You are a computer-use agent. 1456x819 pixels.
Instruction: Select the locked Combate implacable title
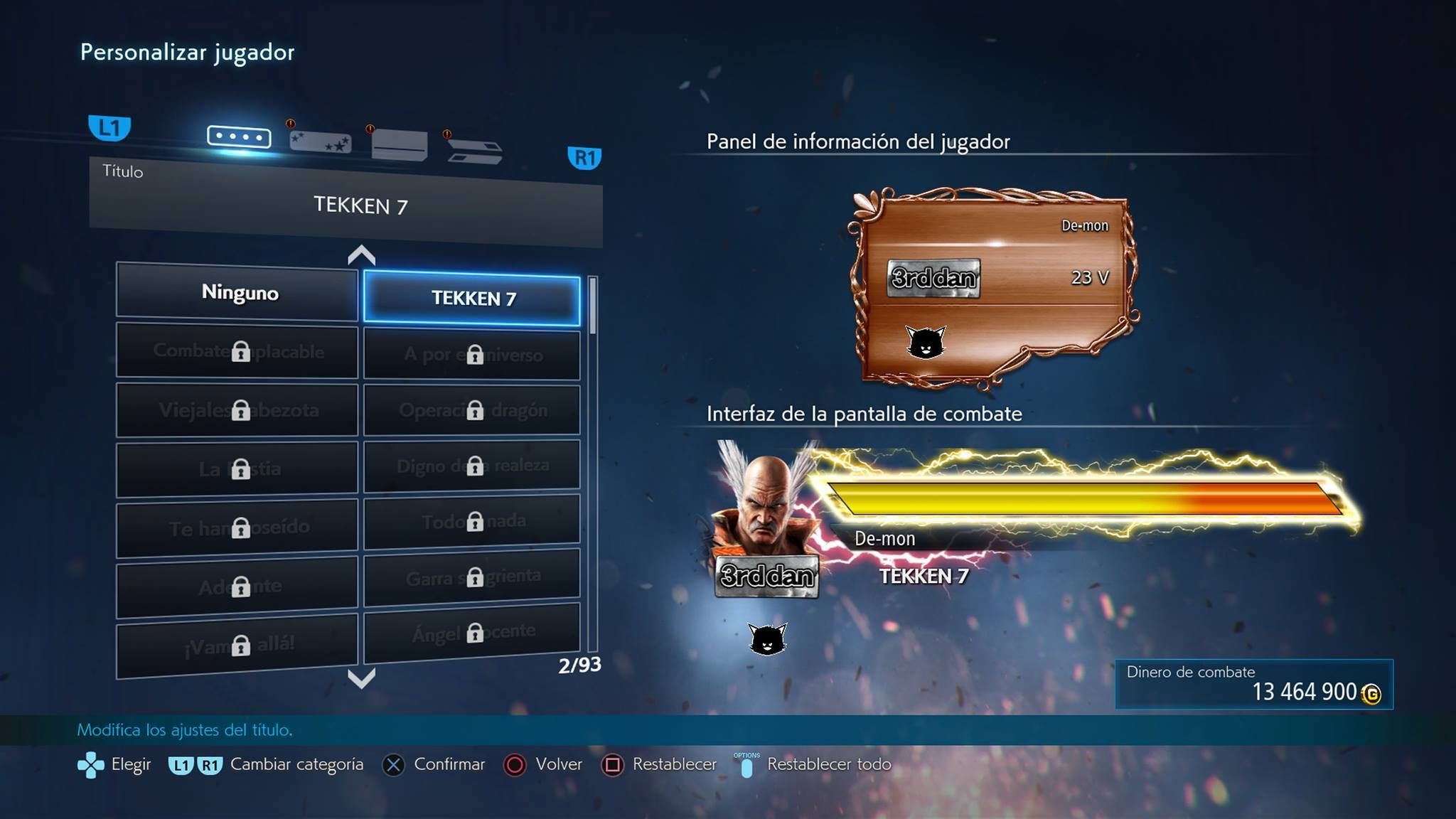[237, 351]
